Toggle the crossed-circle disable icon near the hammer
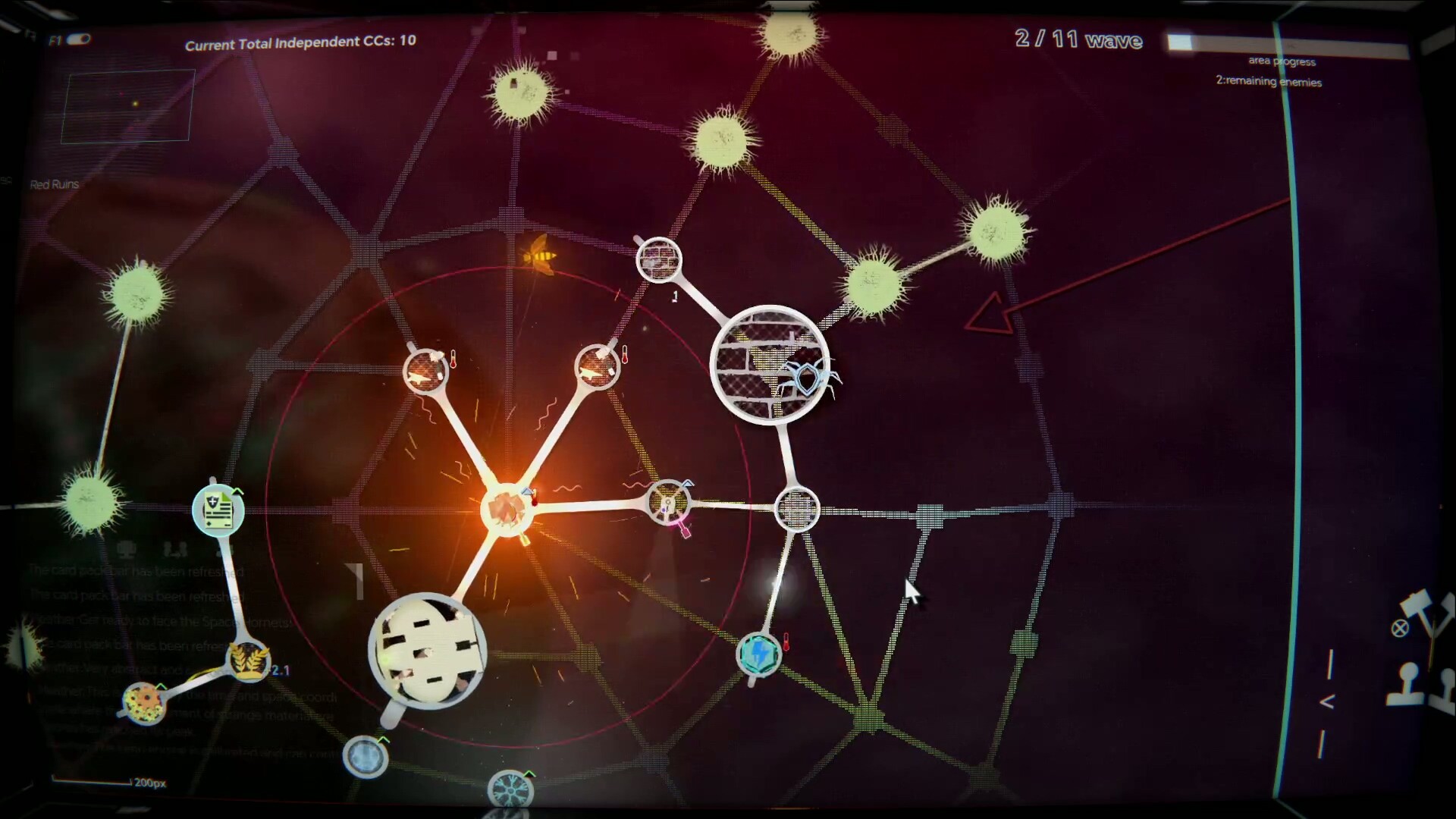 coord(1401,627)
